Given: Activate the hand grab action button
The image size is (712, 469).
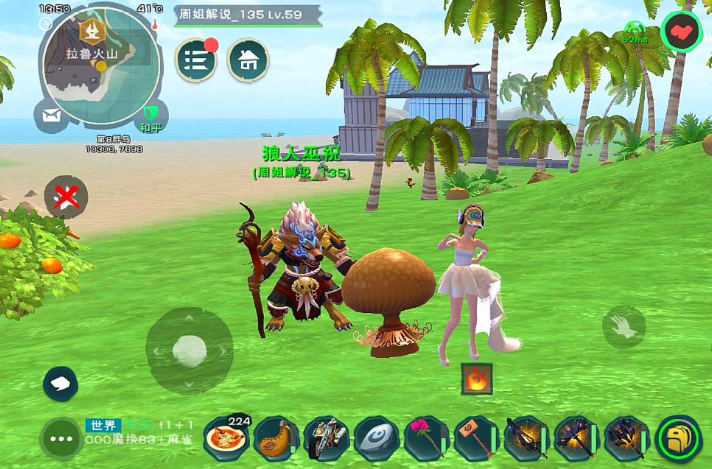Looking at the screenshot, I should pos(624,327).
